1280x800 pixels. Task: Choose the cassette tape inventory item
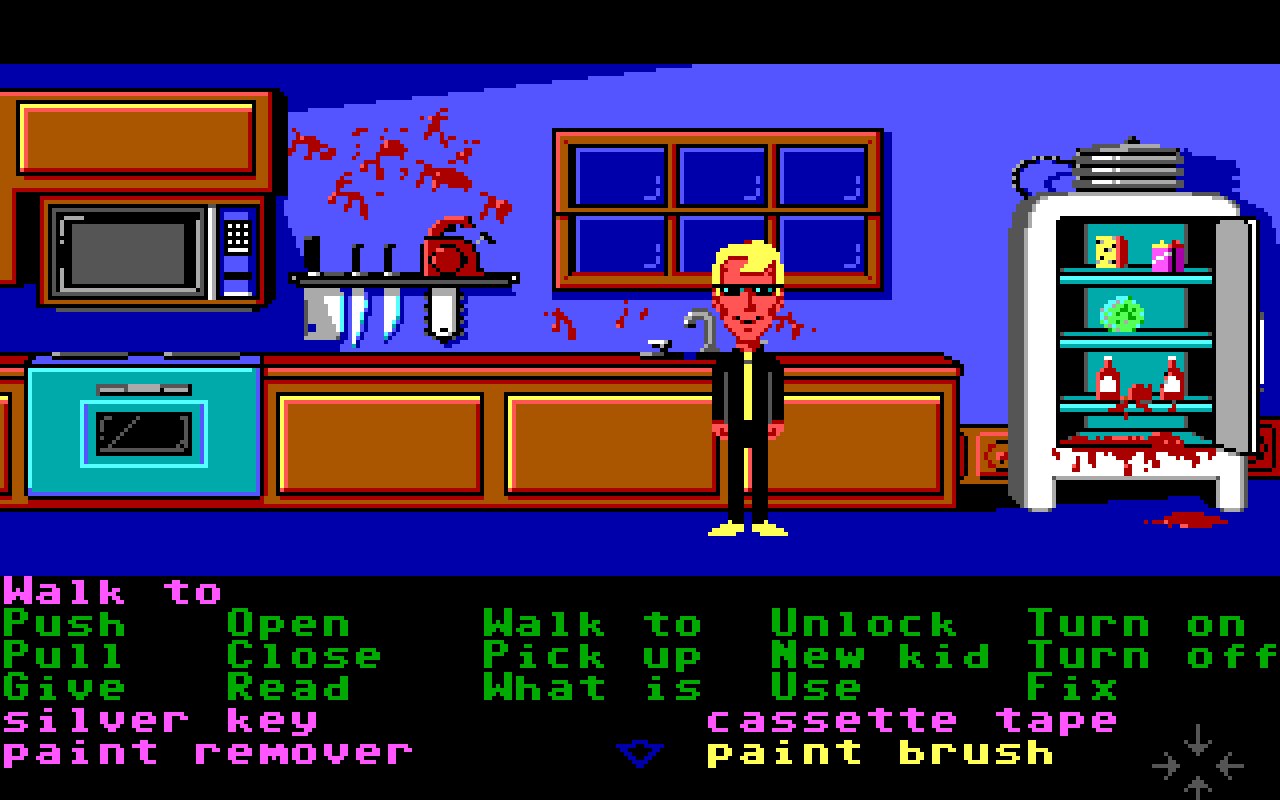click(912, 721)
